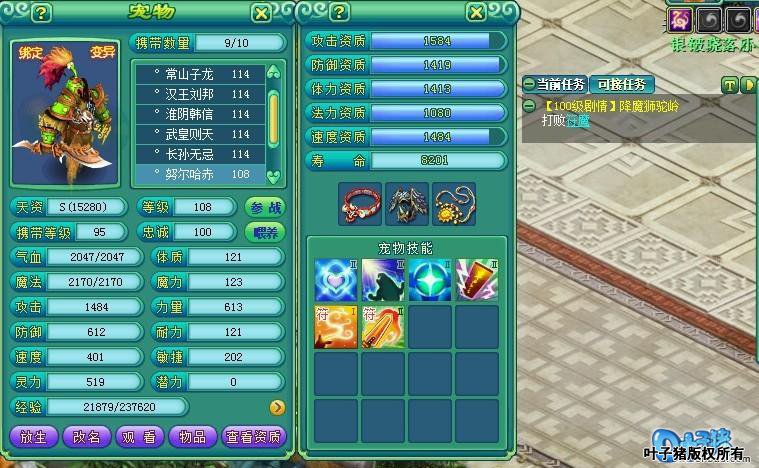Image resolution: width=759 pixels, height=468 pixels.
Task: Pick 淮阴韩信 in the pet list
Action: tap(201, 115)
